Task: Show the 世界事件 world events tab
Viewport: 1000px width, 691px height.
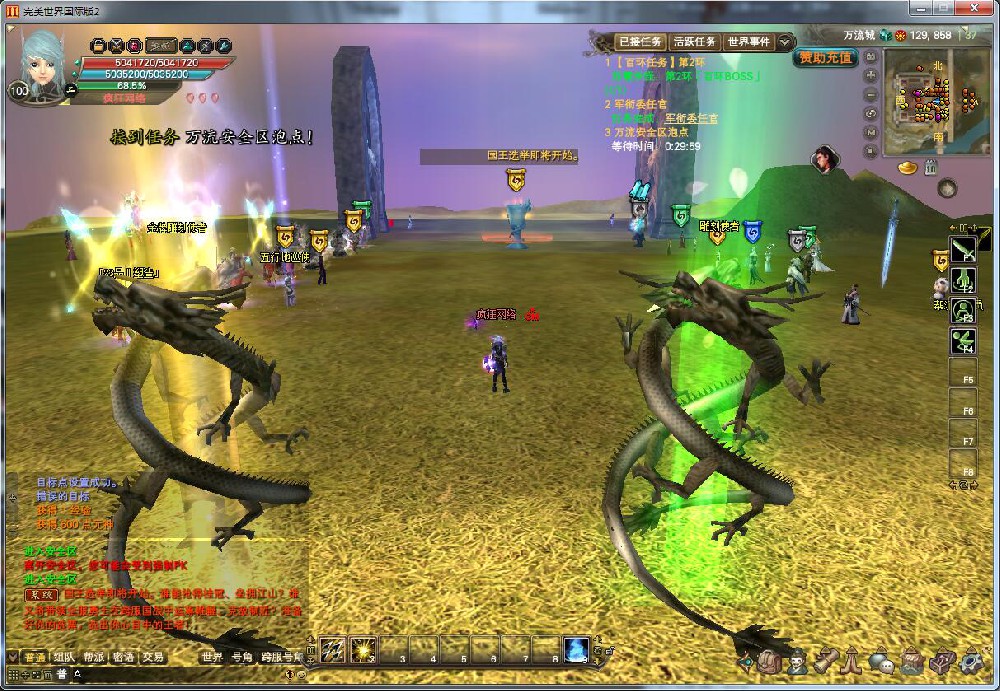Action: point(748,42)
